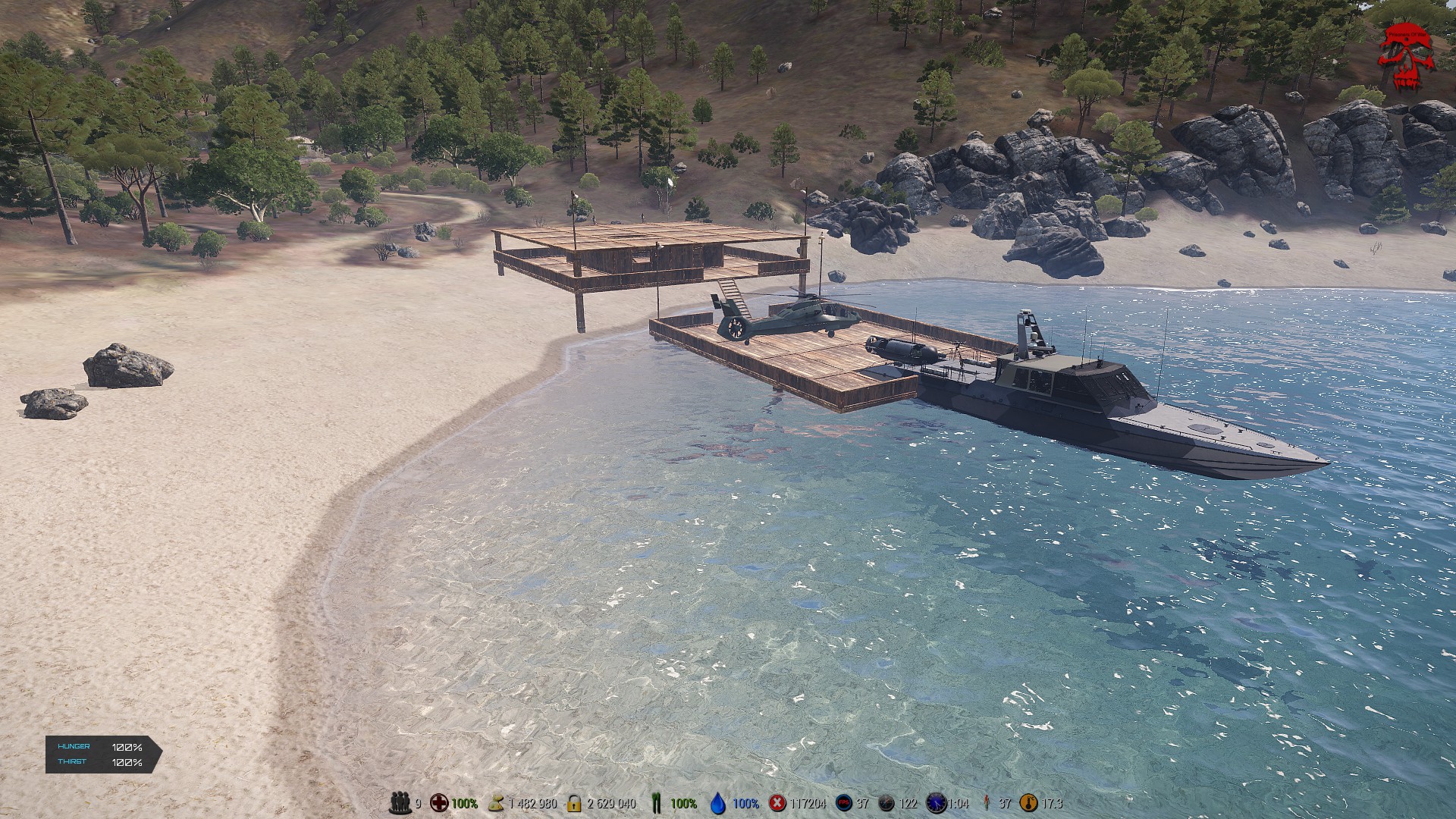Click the gold padlock locker icon
The image size is (1456, 819).
click(x=574, y=802)
